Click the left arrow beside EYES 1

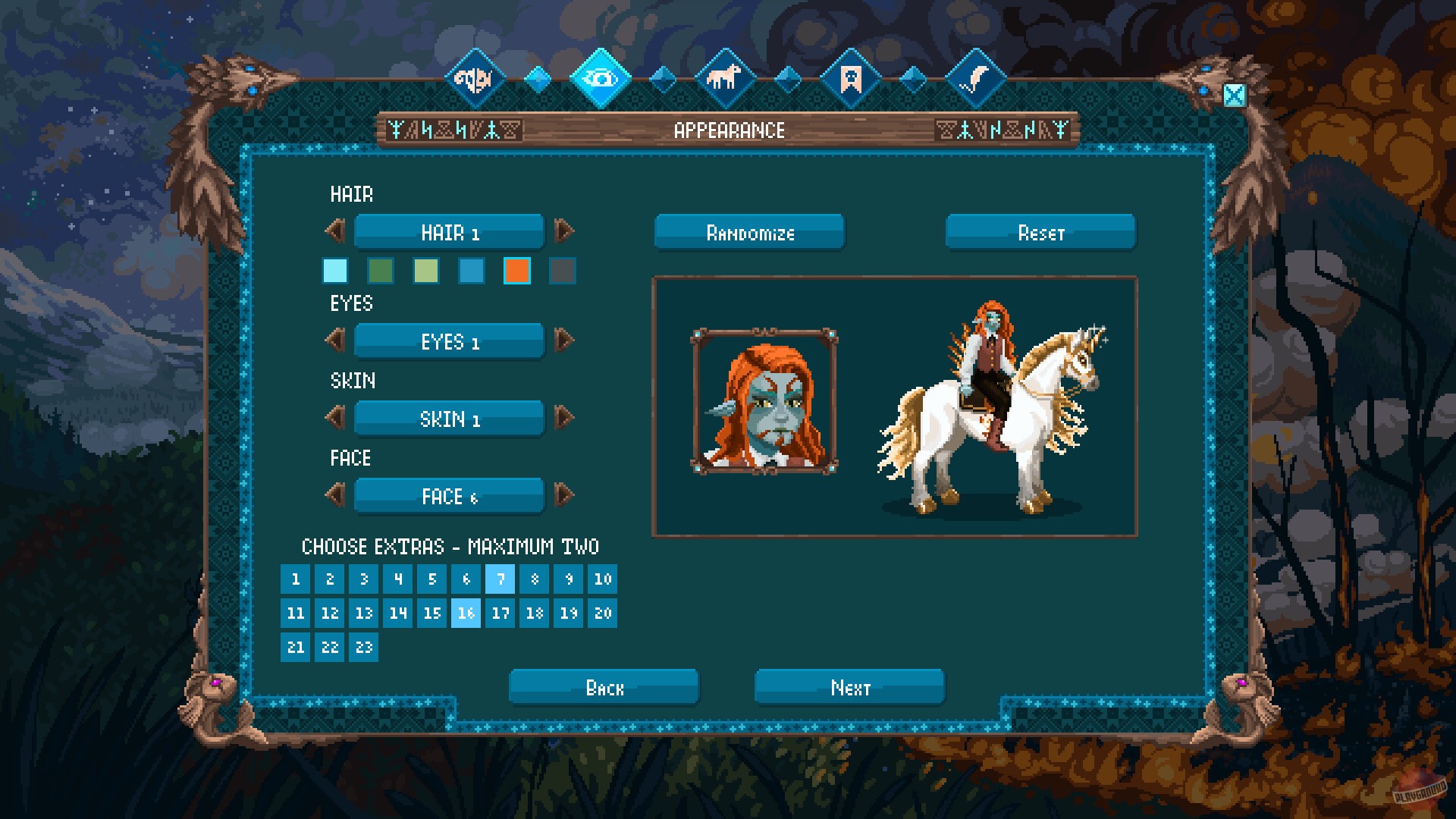(x=335, y=341)
